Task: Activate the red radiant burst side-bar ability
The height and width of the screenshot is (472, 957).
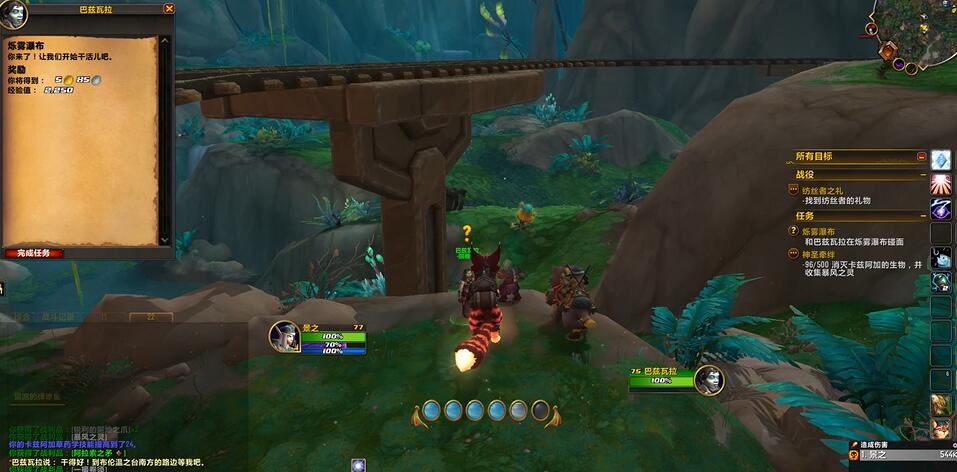Action: point(941,184)
